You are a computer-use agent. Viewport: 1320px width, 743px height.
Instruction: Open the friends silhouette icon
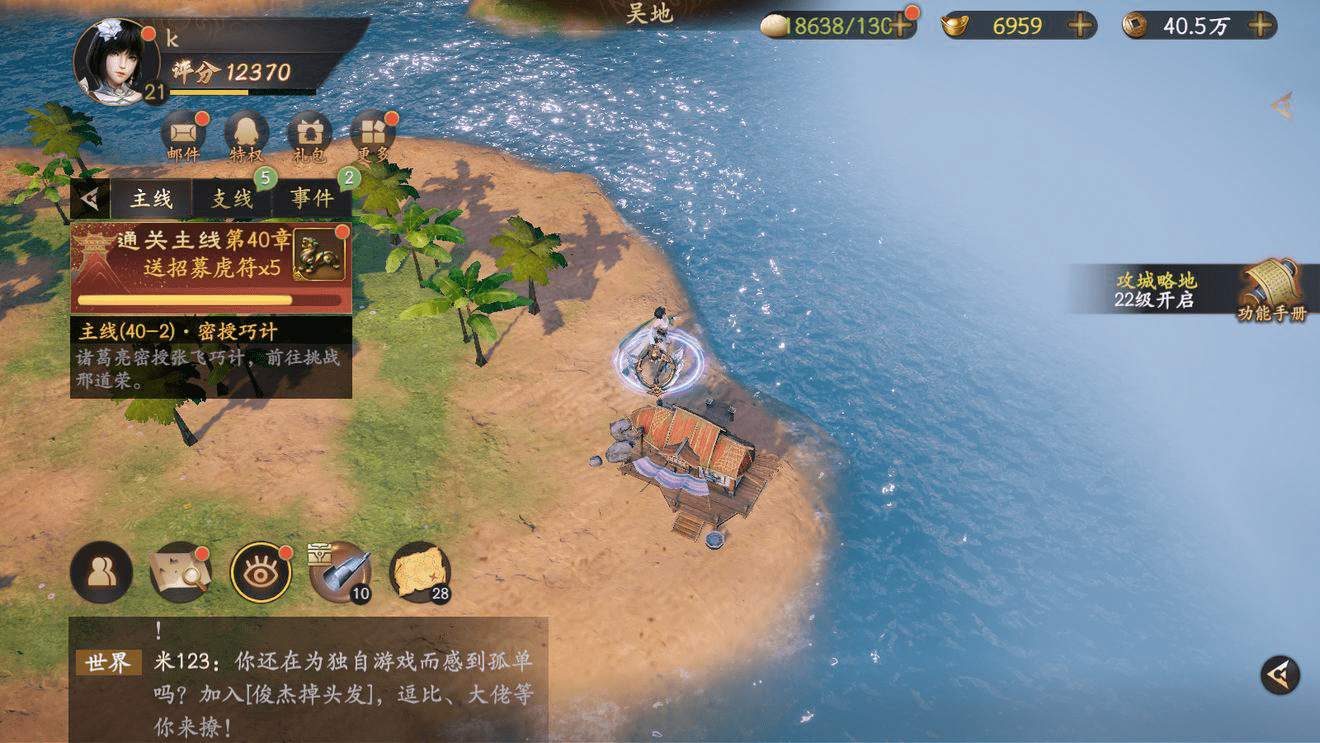tap(101, 572)
